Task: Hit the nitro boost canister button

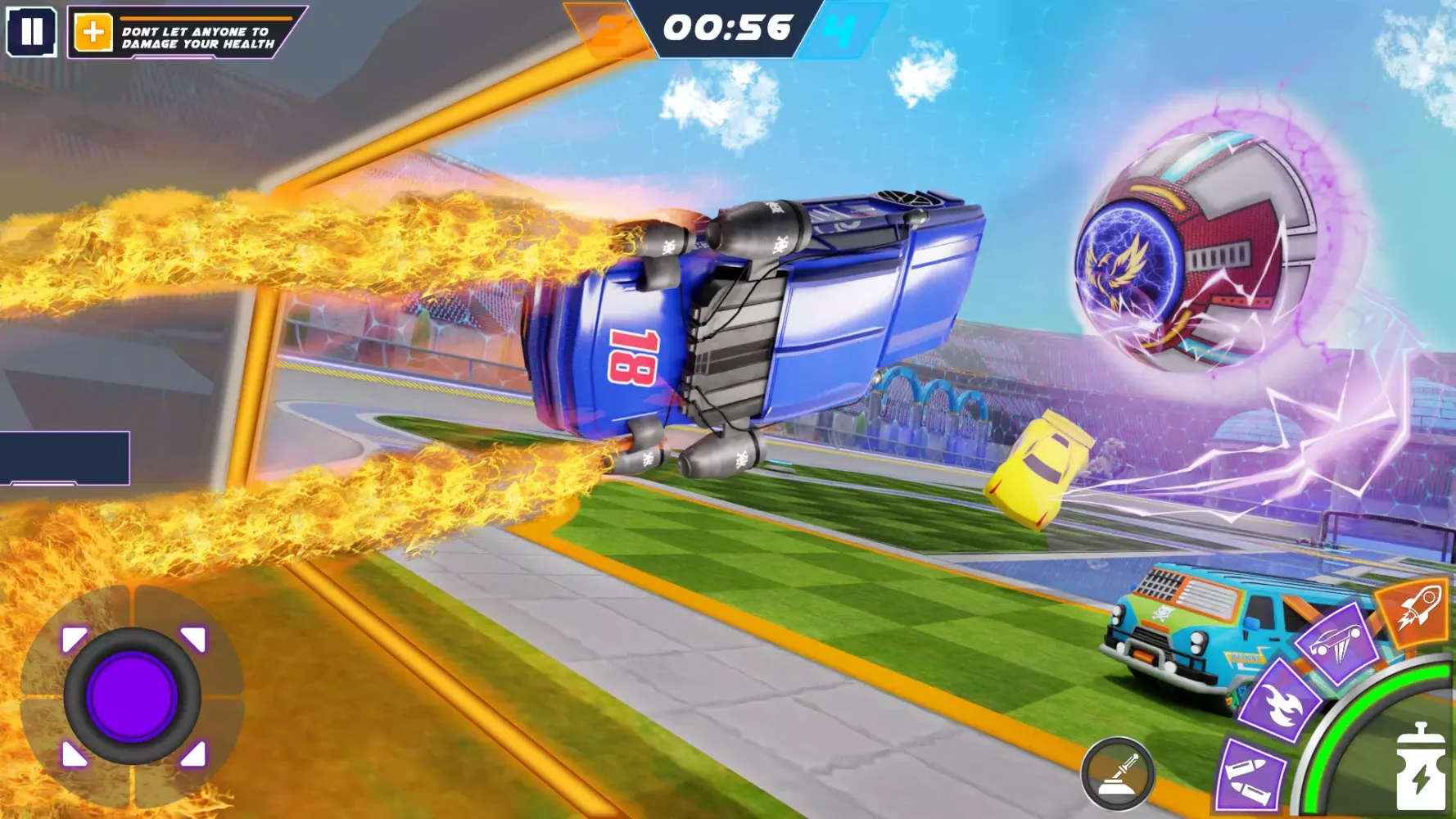Action: 1420,768
